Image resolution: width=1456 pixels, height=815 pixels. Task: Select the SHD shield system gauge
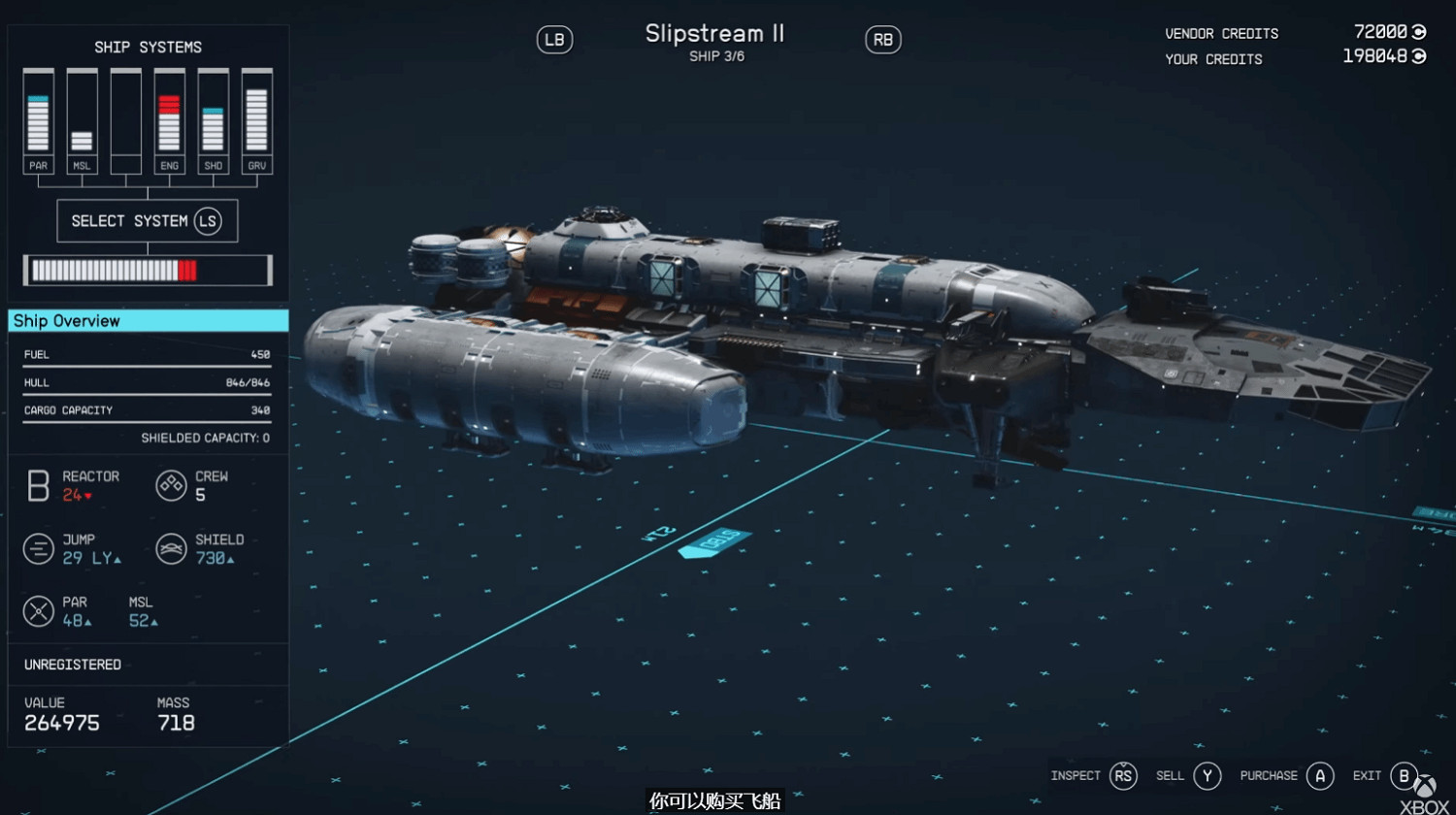click(213, 116)
